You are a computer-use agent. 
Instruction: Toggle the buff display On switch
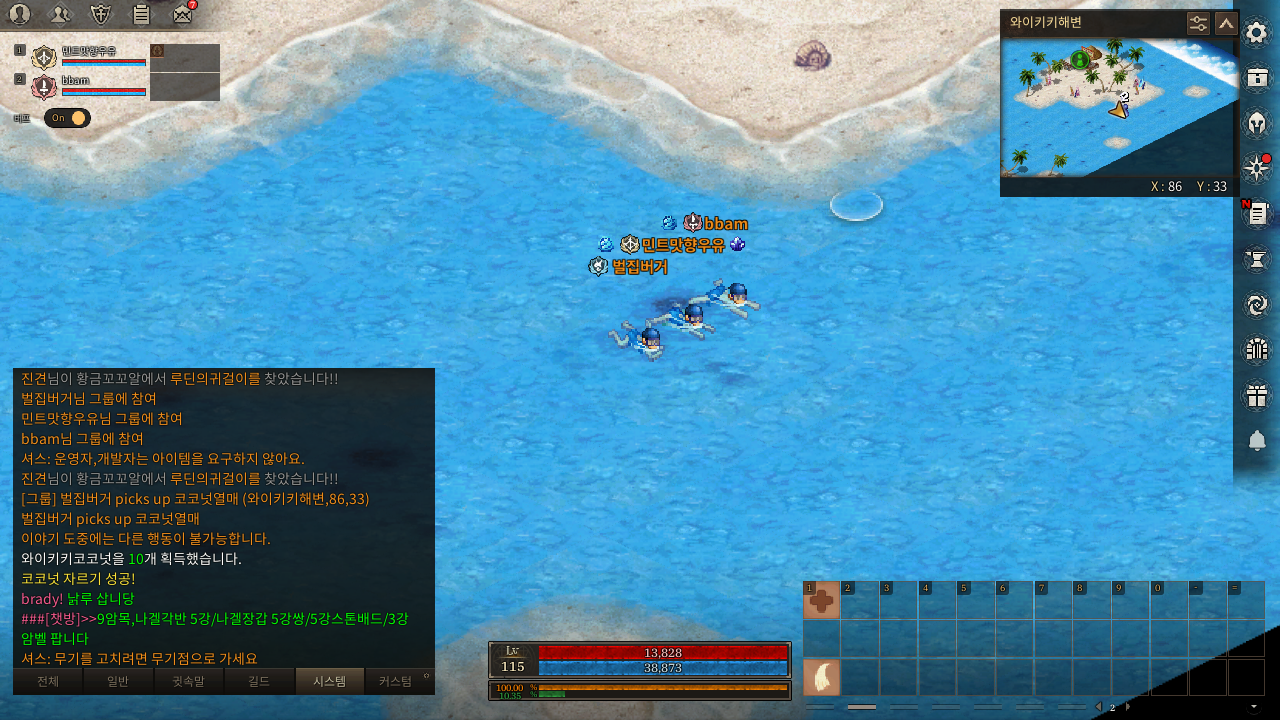pyautogui.click(x=67, y=118)
